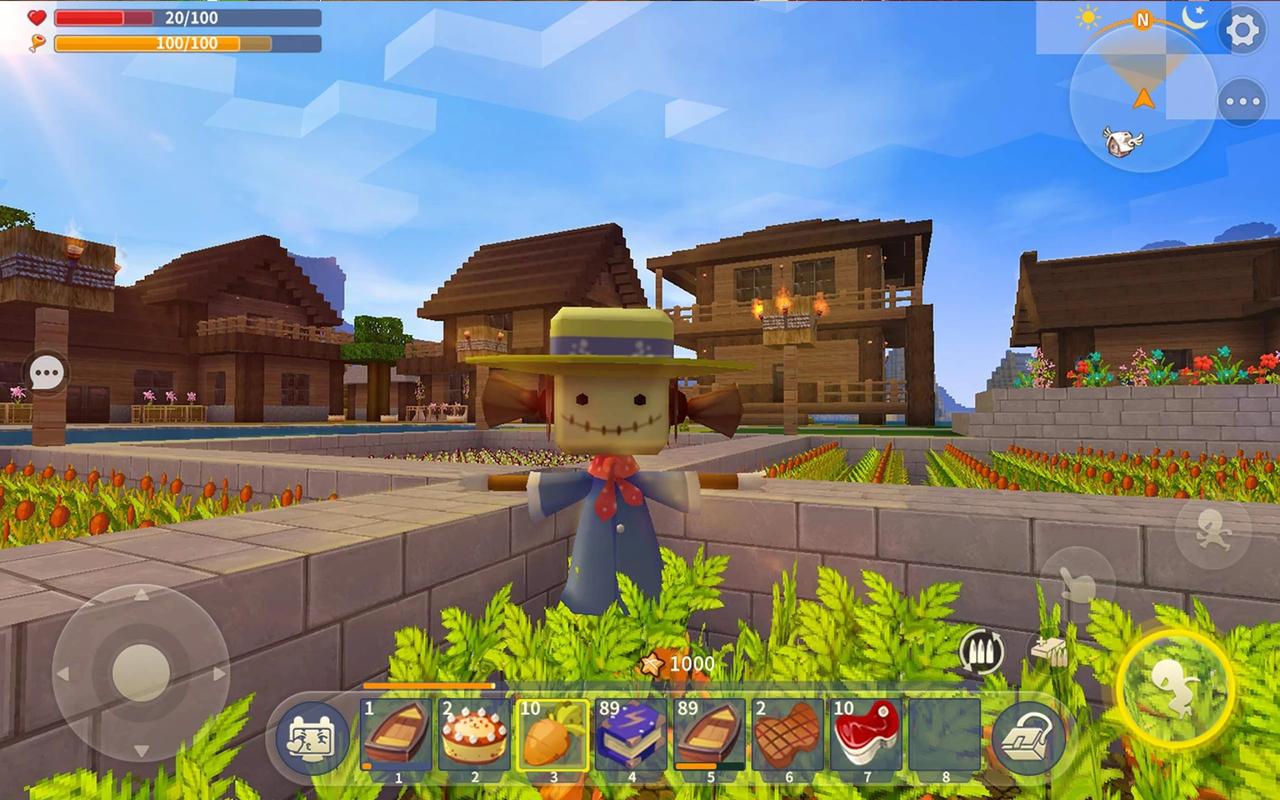Viewport: 1280px width, 800px height.
Task: Open the chat speech bubble
Action: pyautogui.click(x=46, y=375)
